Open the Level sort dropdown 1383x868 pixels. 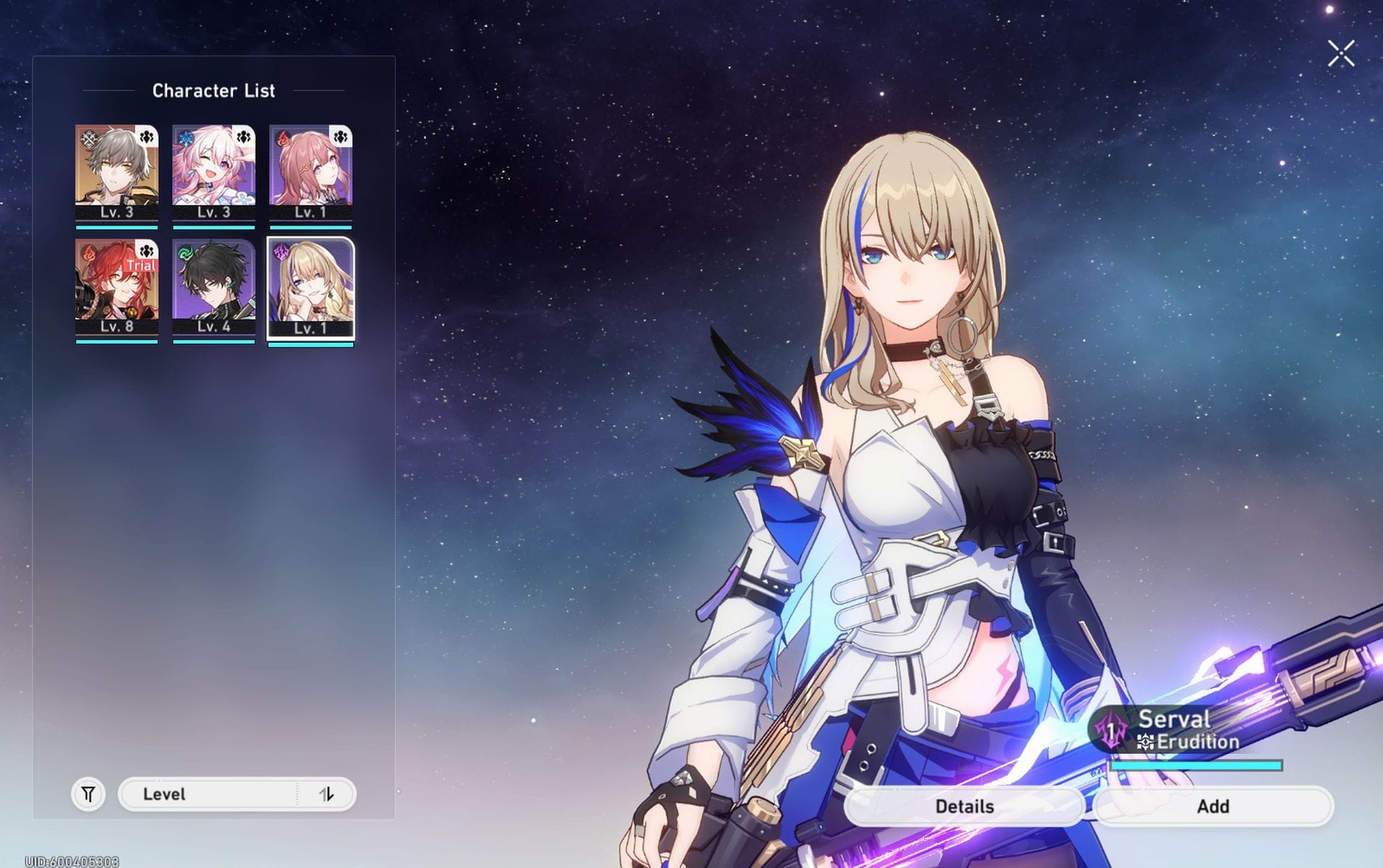point(208,794)
